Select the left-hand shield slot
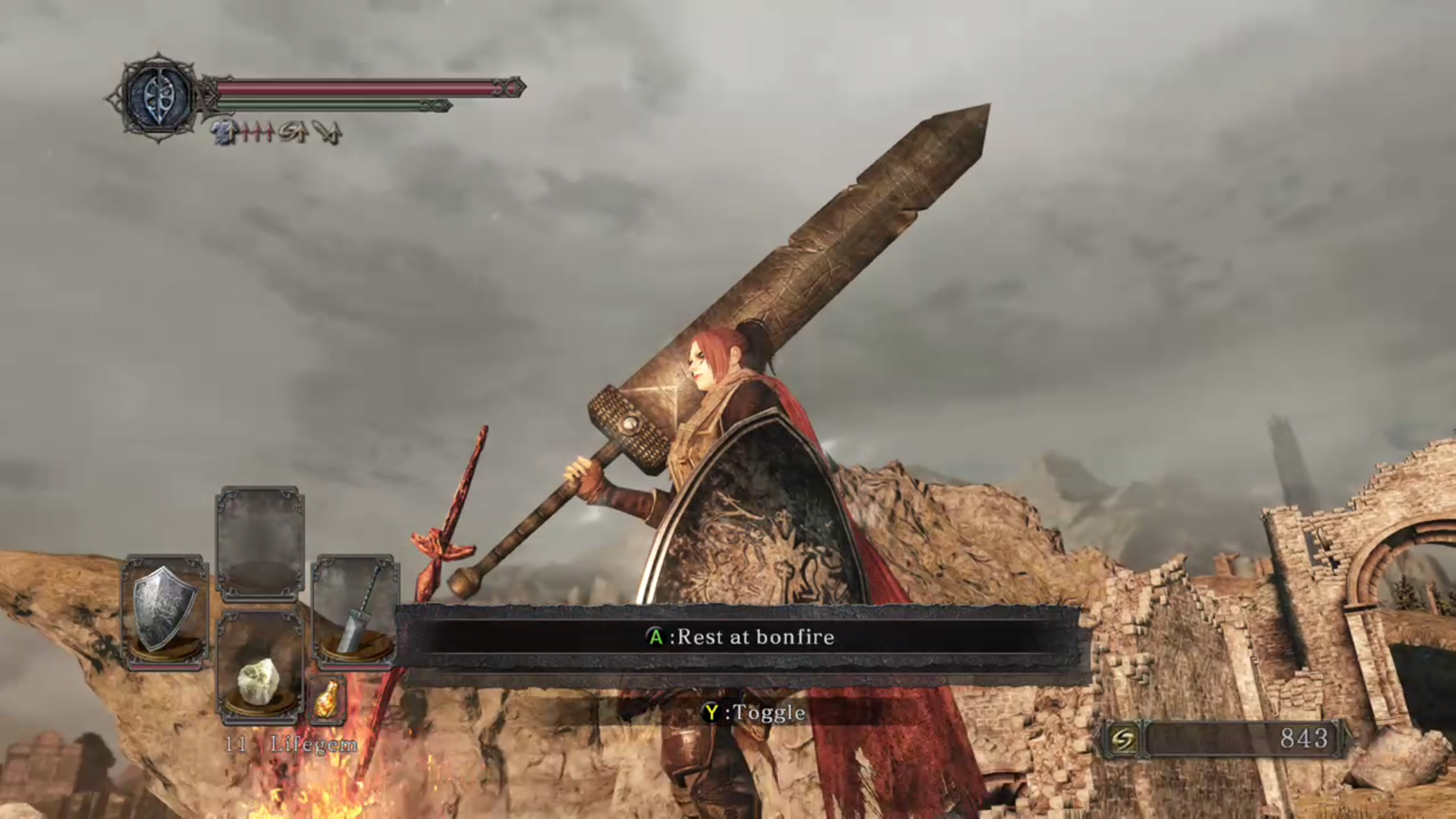This screenshot has width=1456, height=819. coord(165,611)
